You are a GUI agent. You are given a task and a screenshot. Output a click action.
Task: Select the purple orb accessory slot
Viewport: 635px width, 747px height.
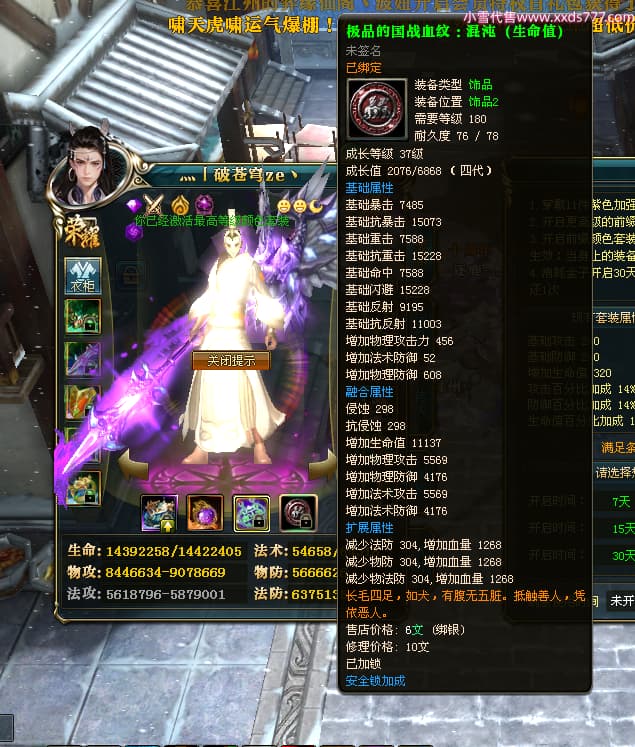pyautogui.click(x=205, y=513)
